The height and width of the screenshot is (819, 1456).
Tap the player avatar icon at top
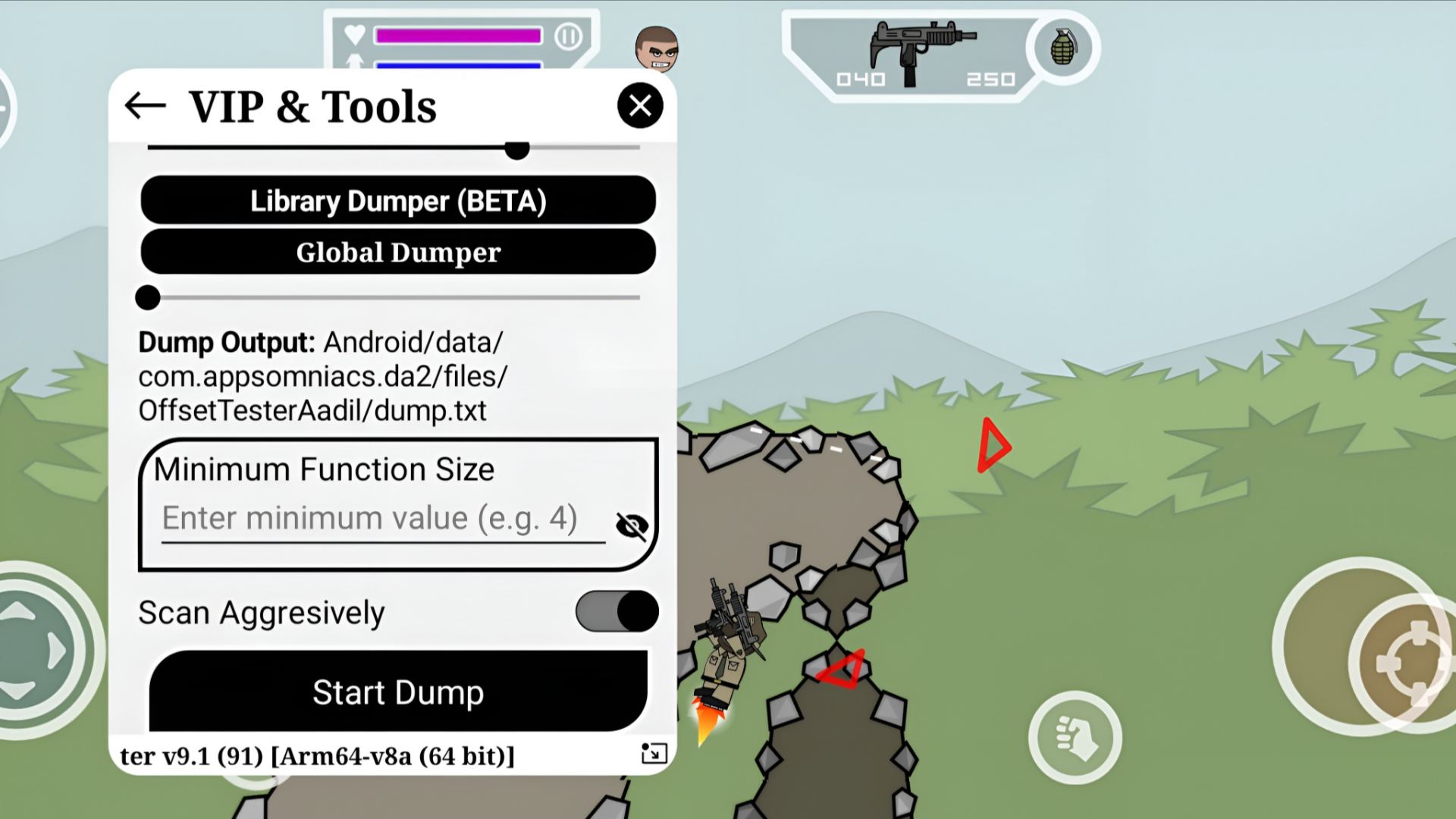click(657, 48)
